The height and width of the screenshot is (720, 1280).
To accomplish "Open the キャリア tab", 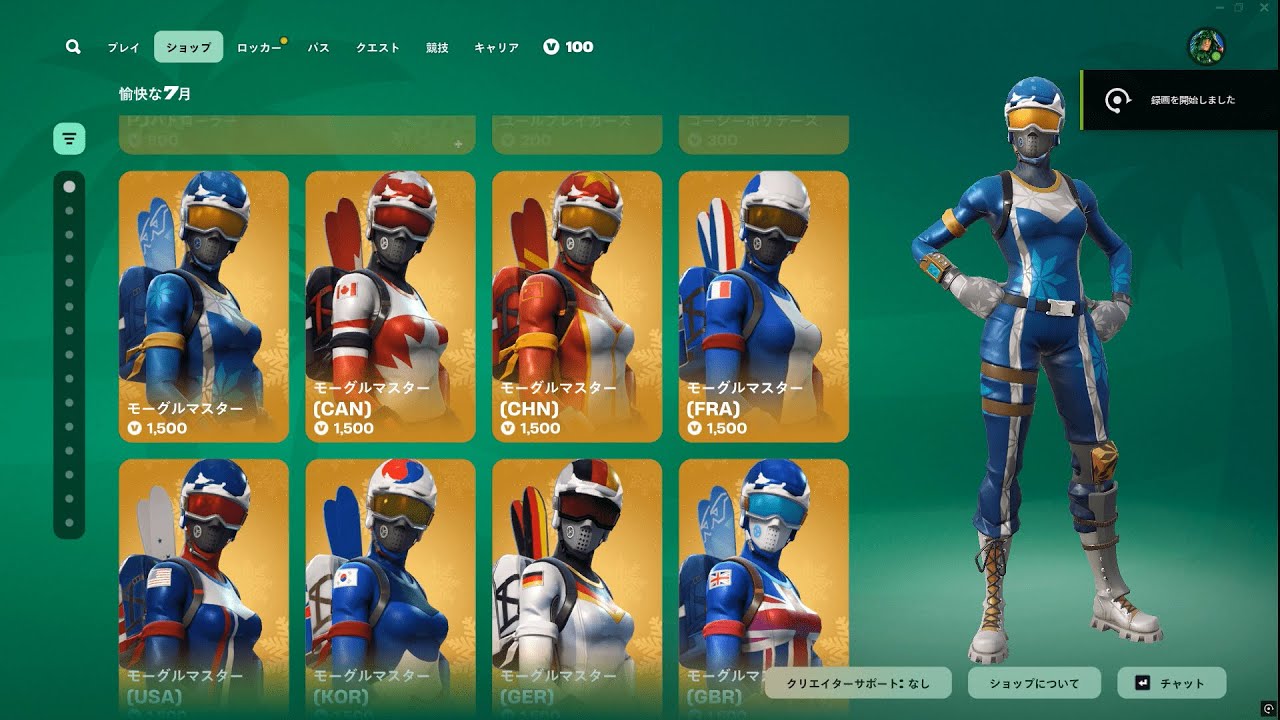I will (x=496, y=47).
